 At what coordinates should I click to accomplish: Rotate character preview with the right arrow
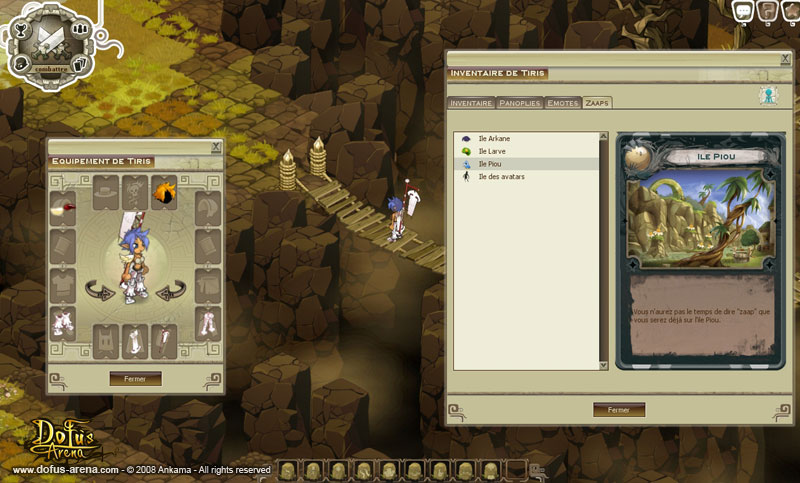[171, 291]
